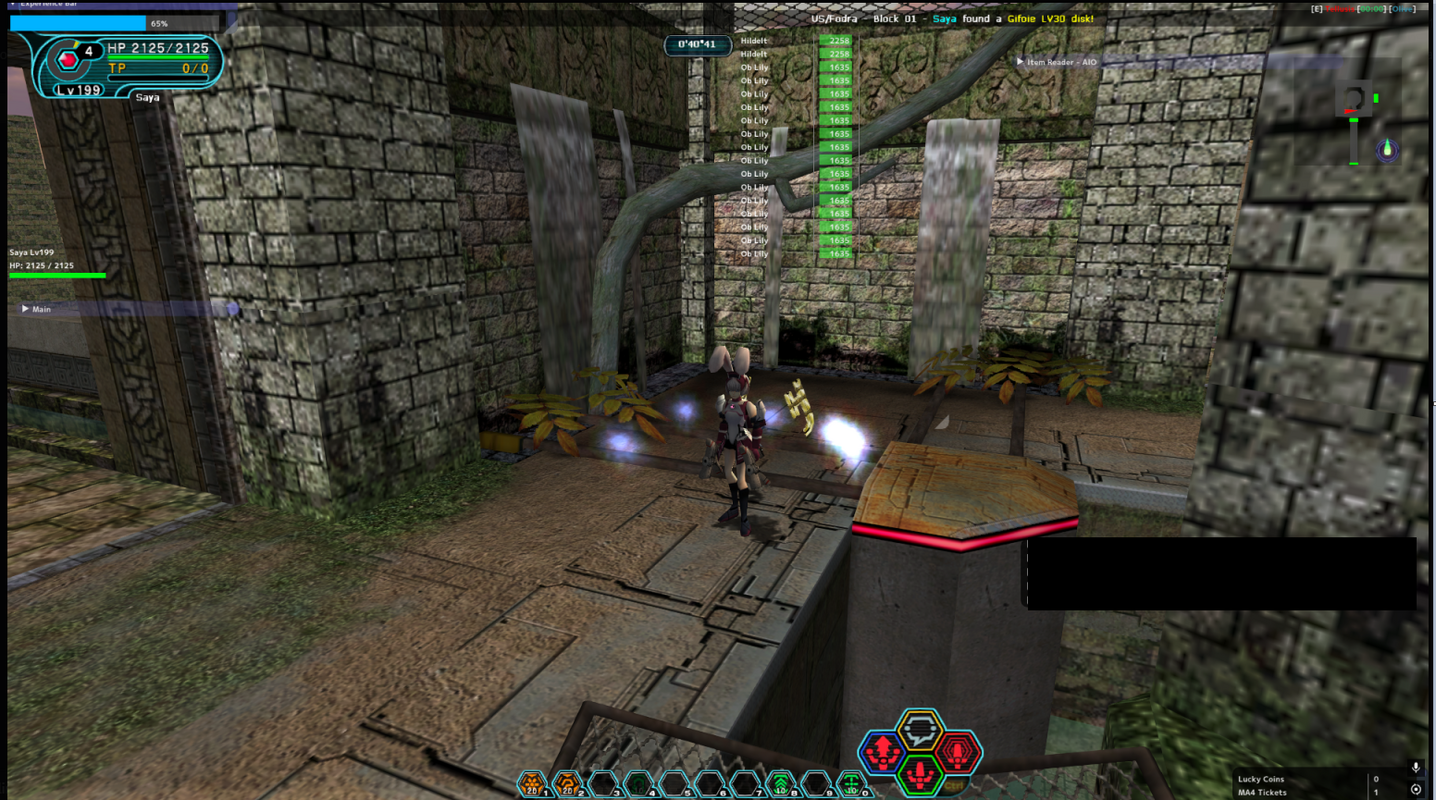Expand the Item Reader - AIO panel
This screenshot has width=1436, height=800.
pos(1020,62)
